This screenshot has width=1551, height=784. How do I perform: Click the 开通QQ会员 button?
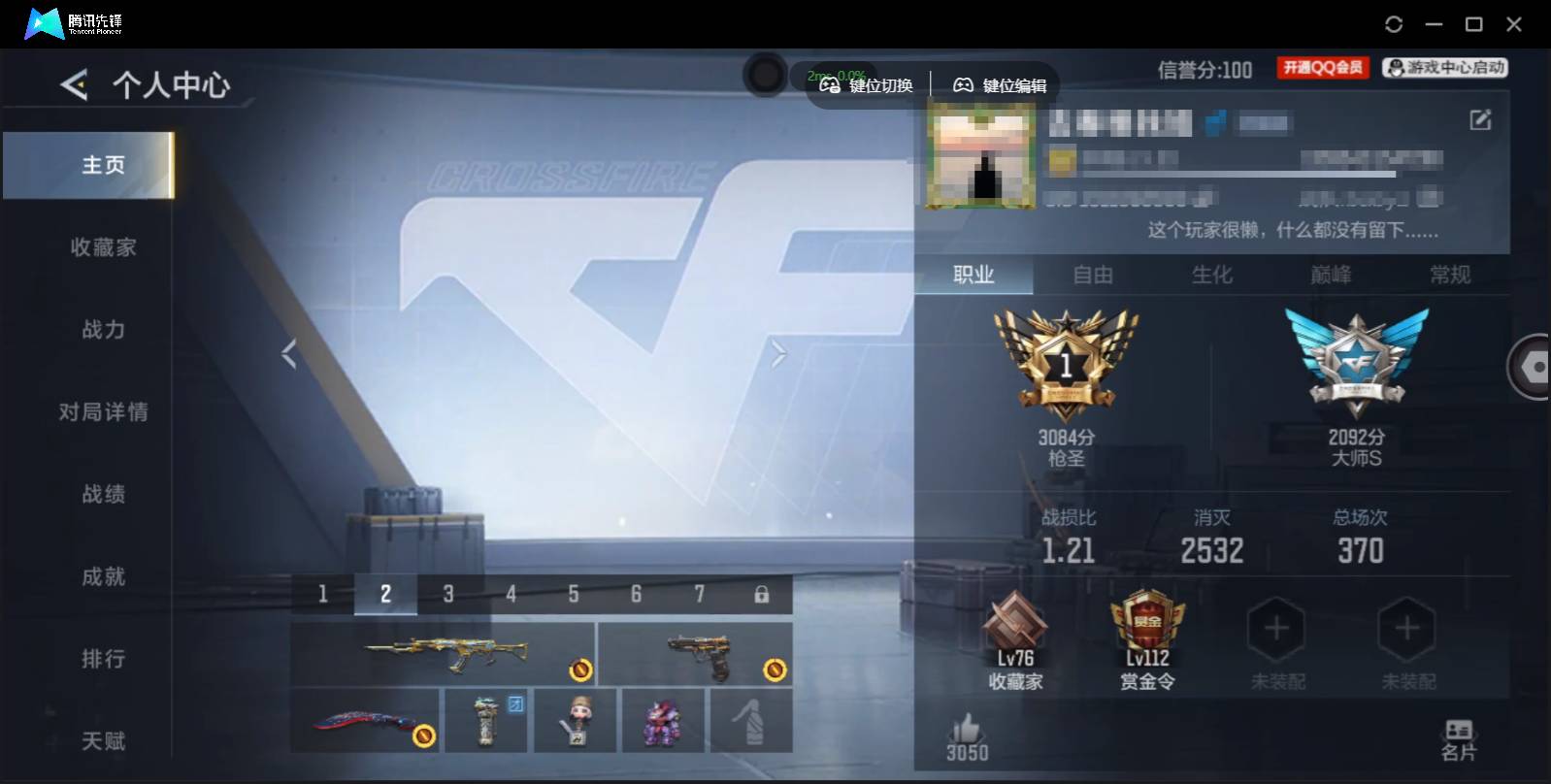pyautogui.click(x=1322, y=67)
